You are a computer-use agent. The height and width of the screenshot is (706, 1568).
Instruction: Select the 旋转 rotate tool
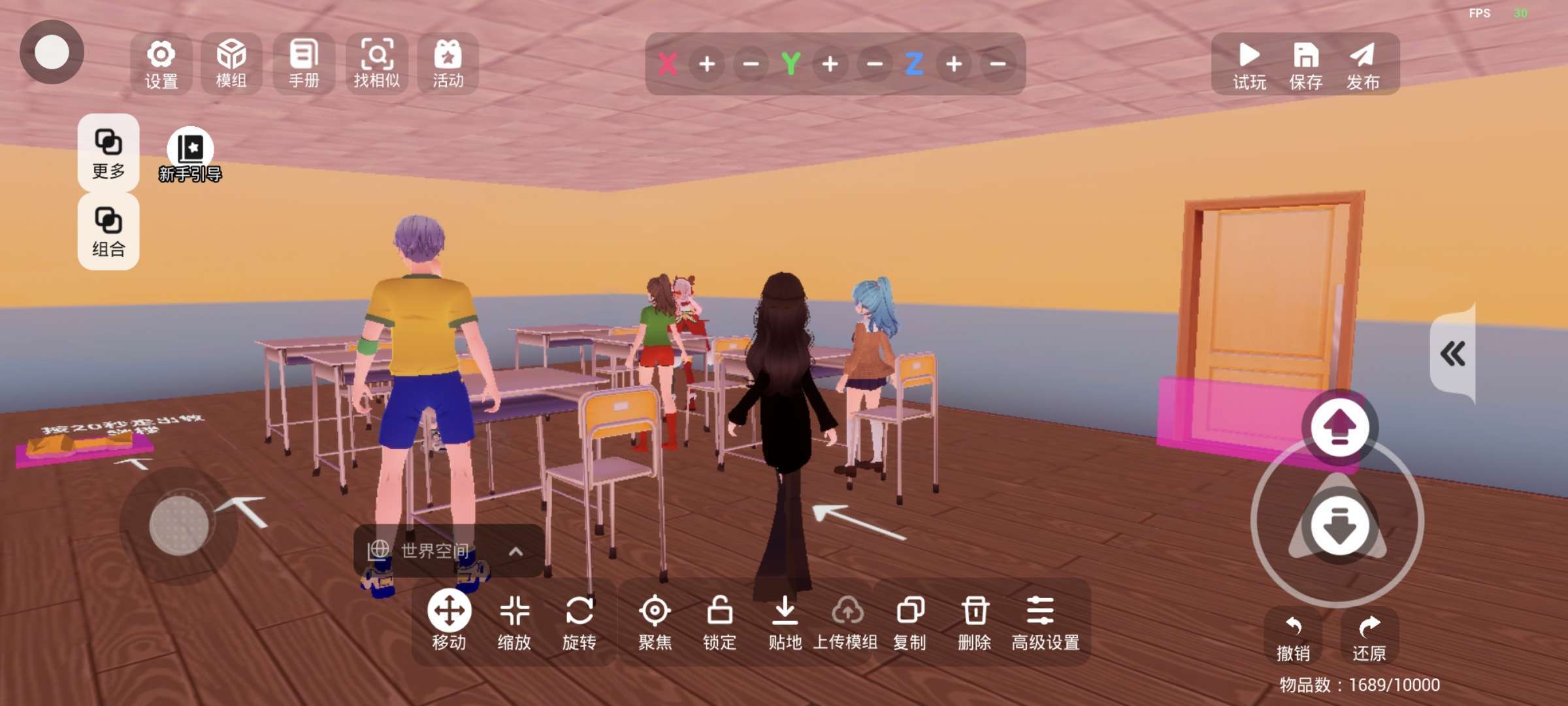(580, 622)
